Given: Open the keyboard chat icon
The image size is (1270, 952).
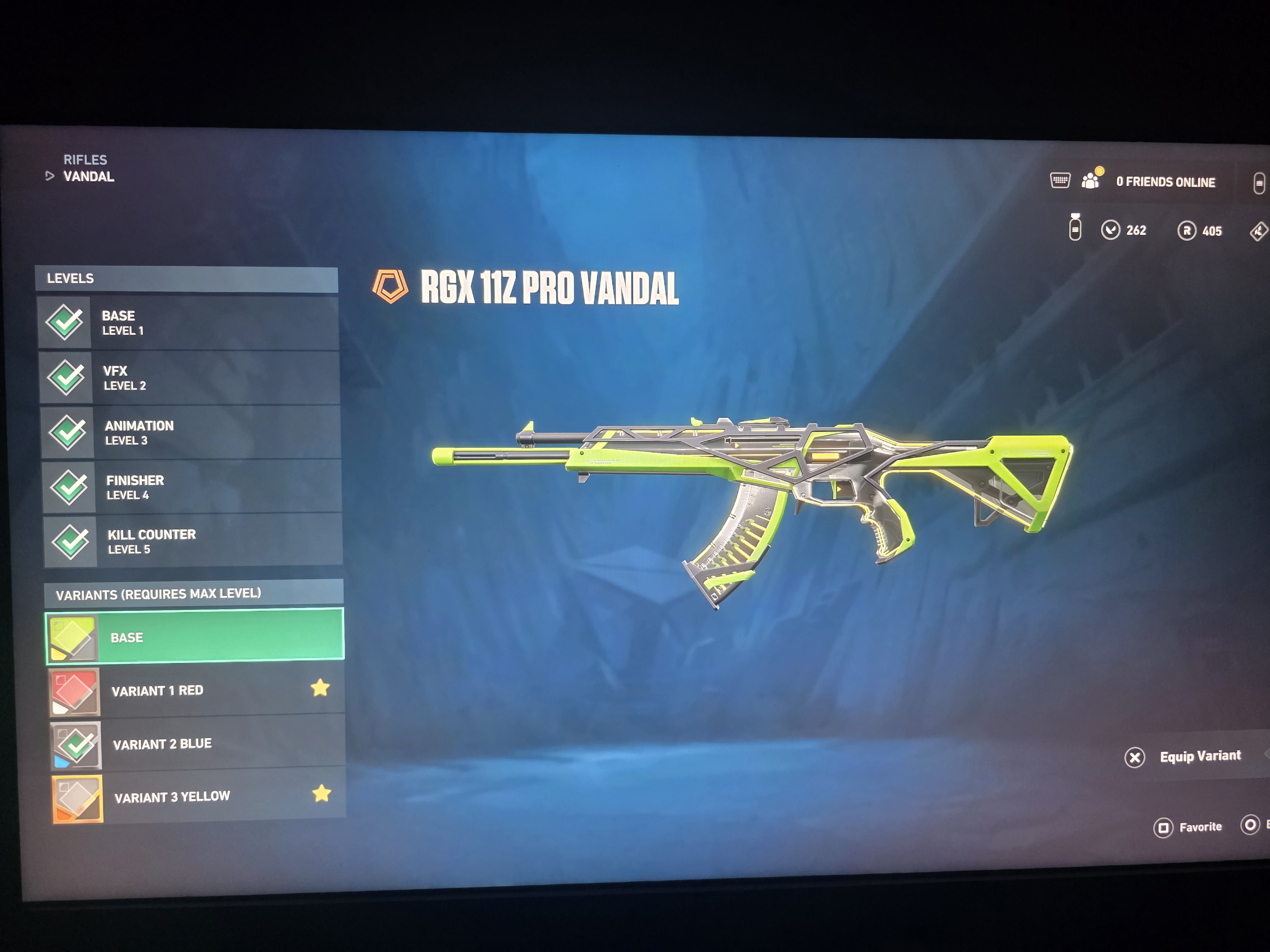Looking at the screenshot, I should (1060, 180).
